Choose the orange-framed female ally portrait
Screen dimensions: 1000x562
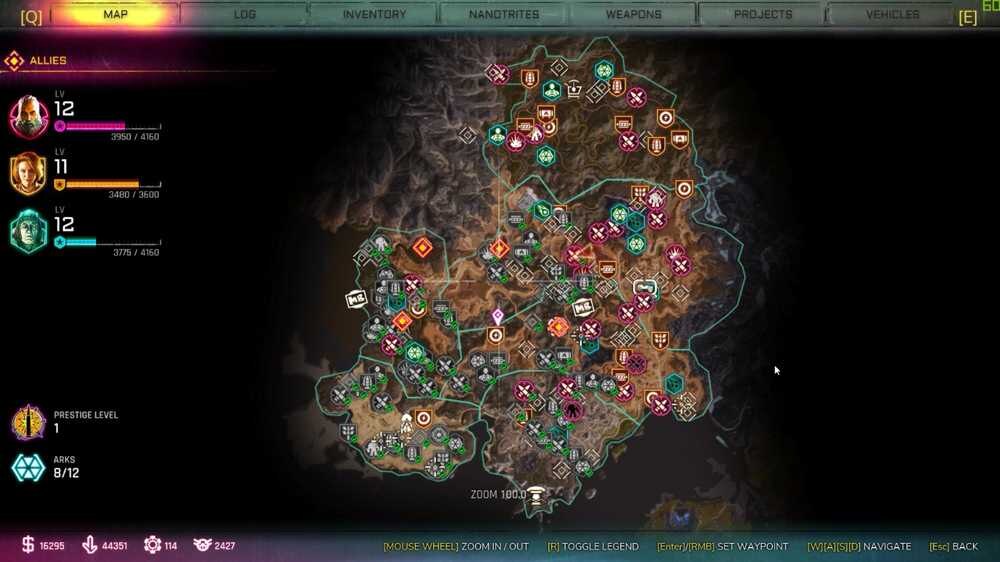click(x=29, y=174)
